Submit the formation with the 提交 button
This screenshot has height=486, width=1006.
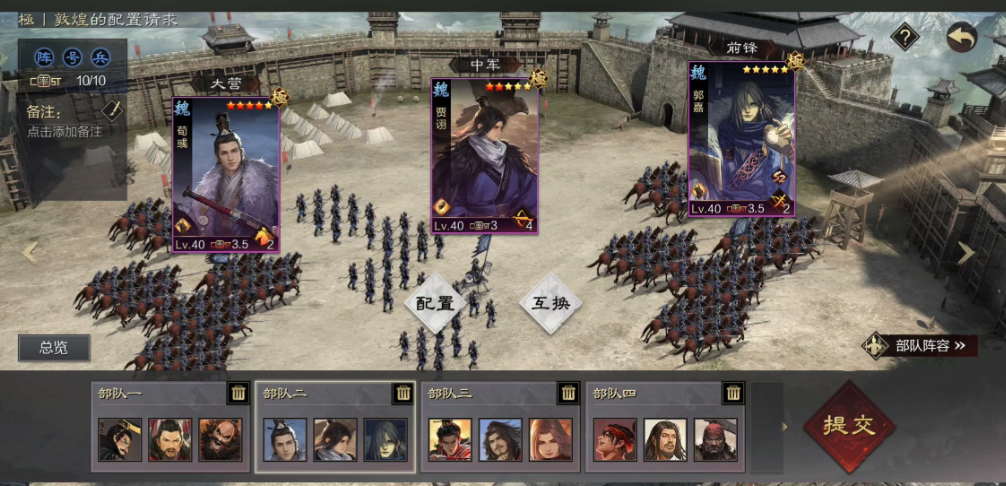pos(849,425)
